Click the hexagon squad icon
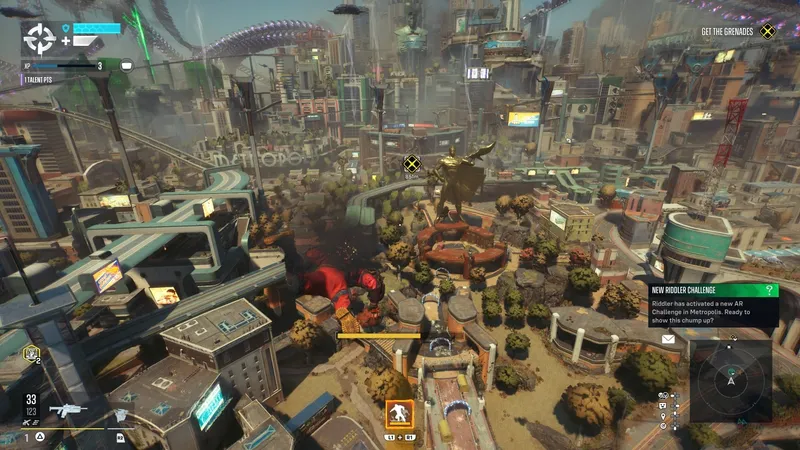The height and width of the screenshot is (450, 800). (31, 352)
